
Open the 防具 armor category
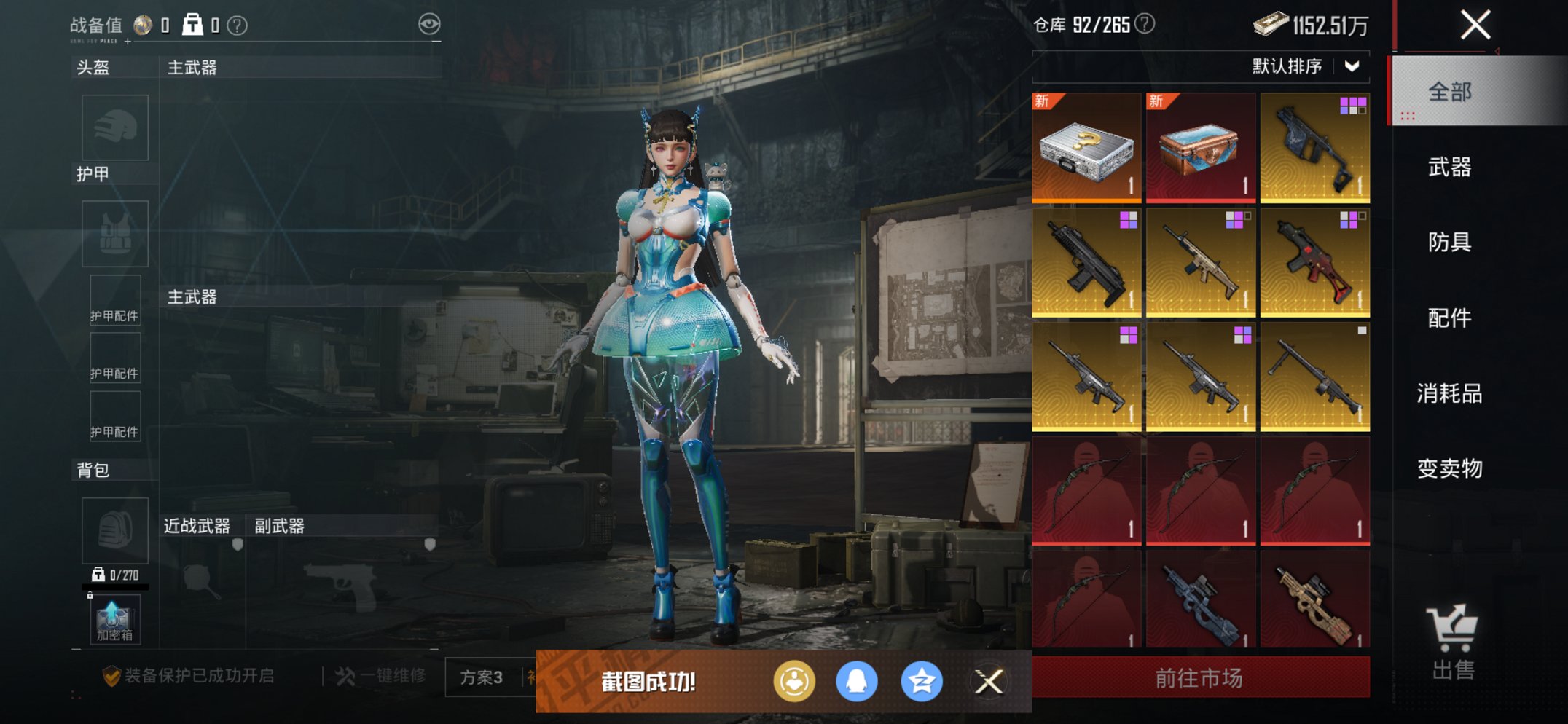pos(1449,242)
